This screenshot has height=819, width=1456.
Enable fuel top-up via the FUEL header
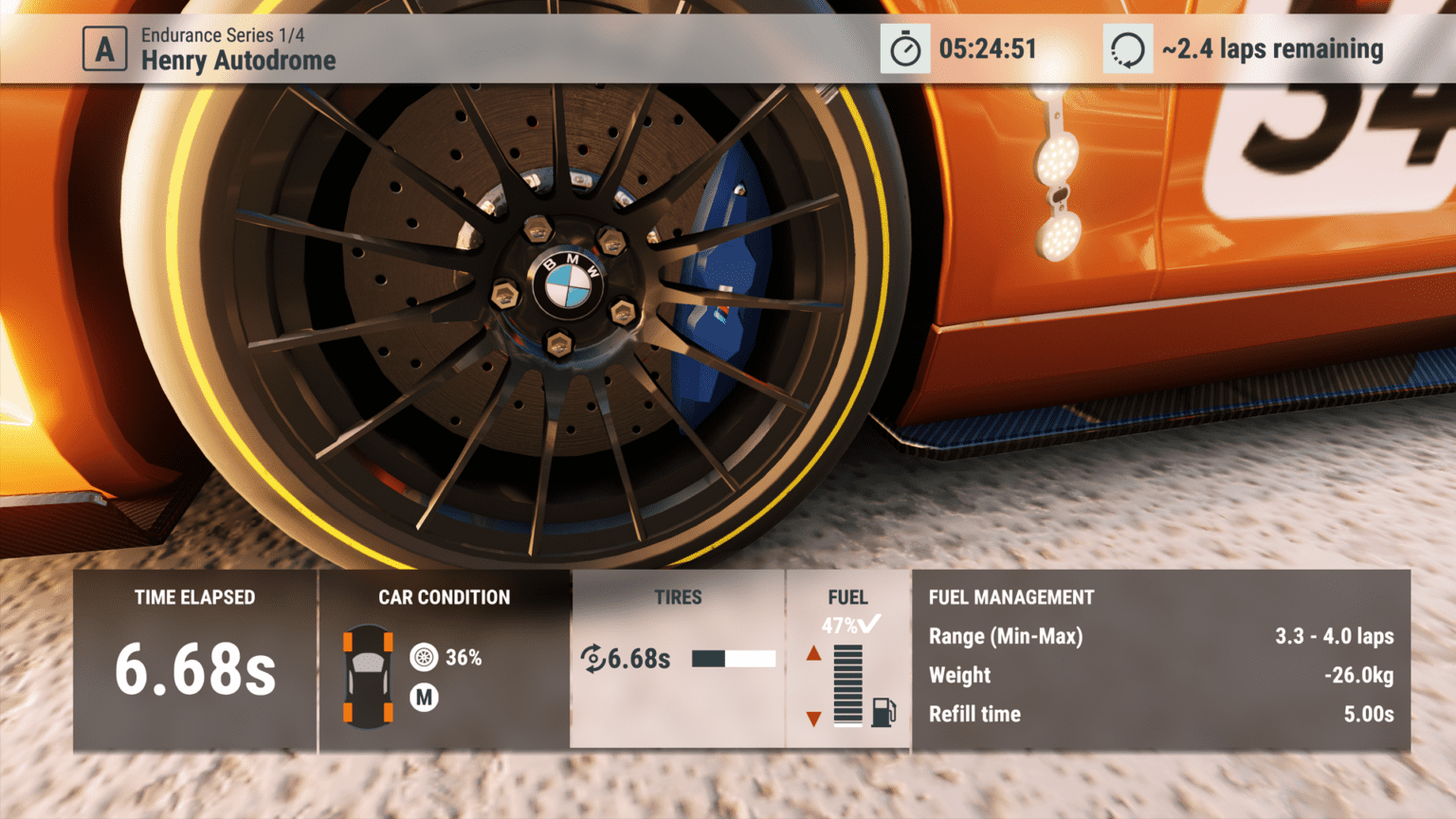(x=848, y=597)
